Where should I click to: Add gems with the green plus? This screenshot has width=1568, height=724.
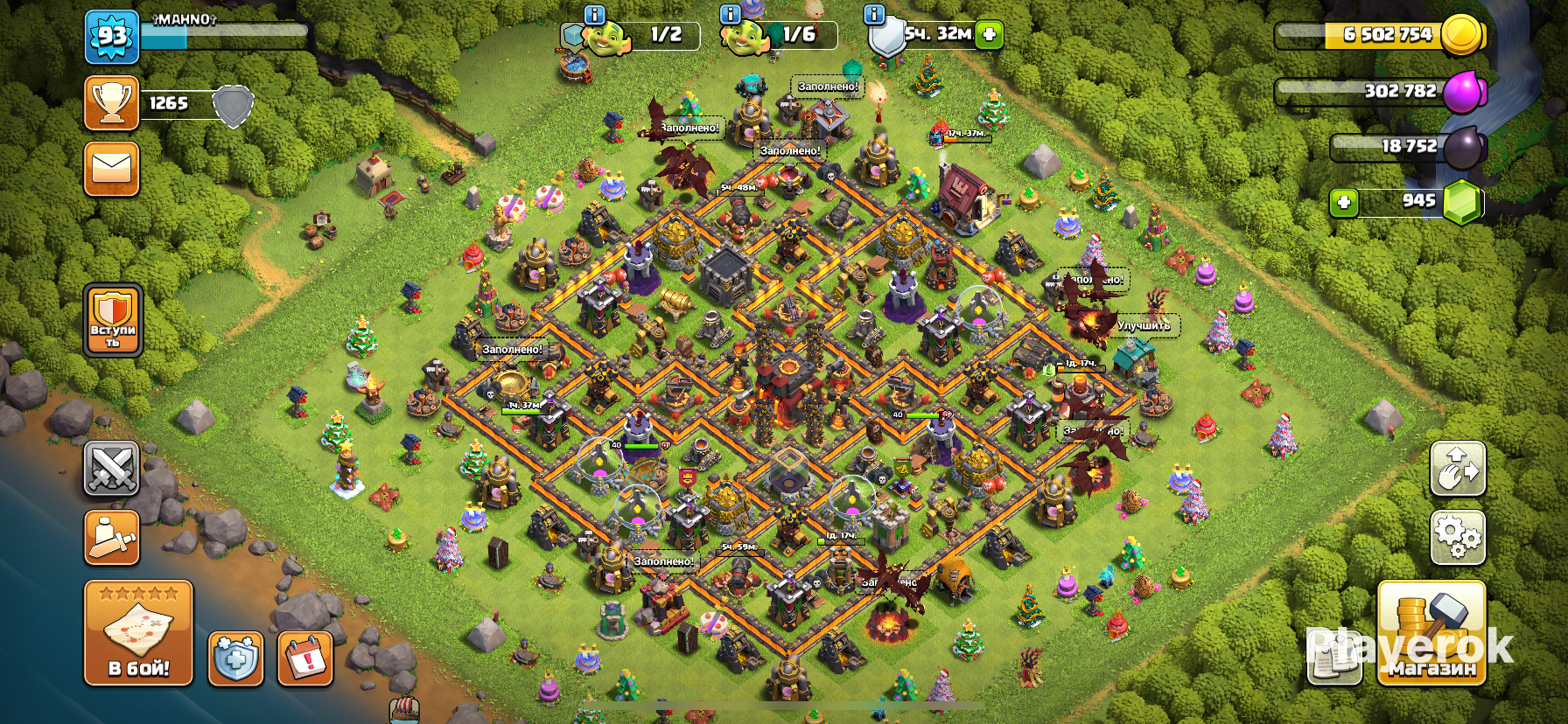(1343, 203)
